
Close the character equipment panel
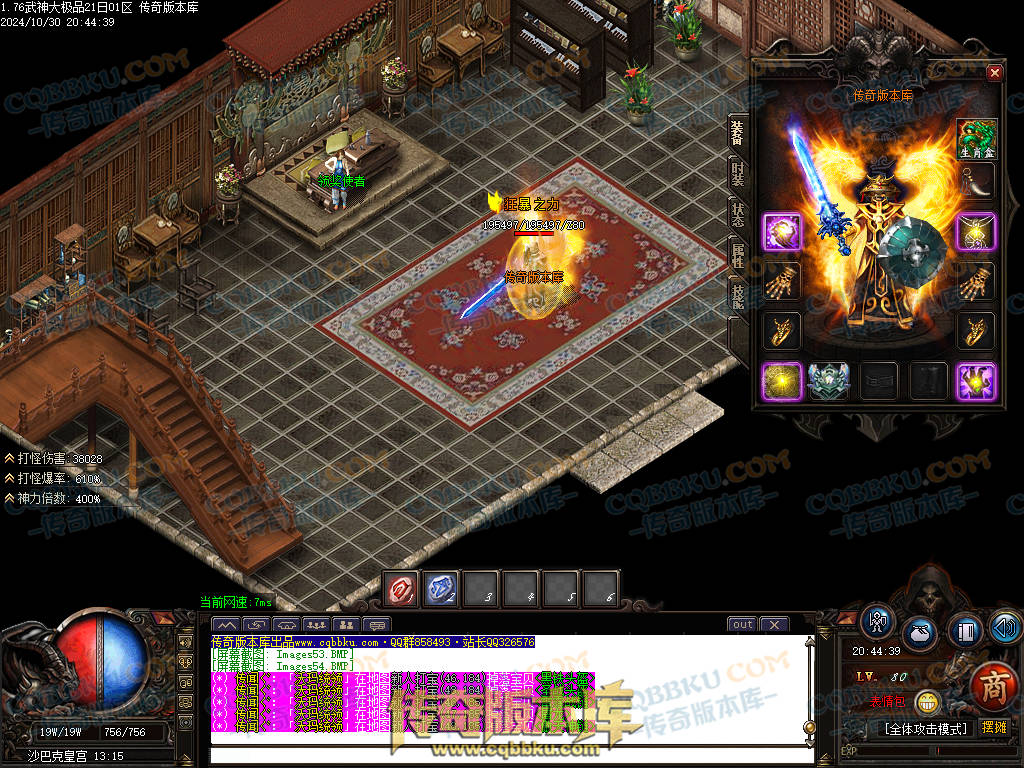(994, 72)
